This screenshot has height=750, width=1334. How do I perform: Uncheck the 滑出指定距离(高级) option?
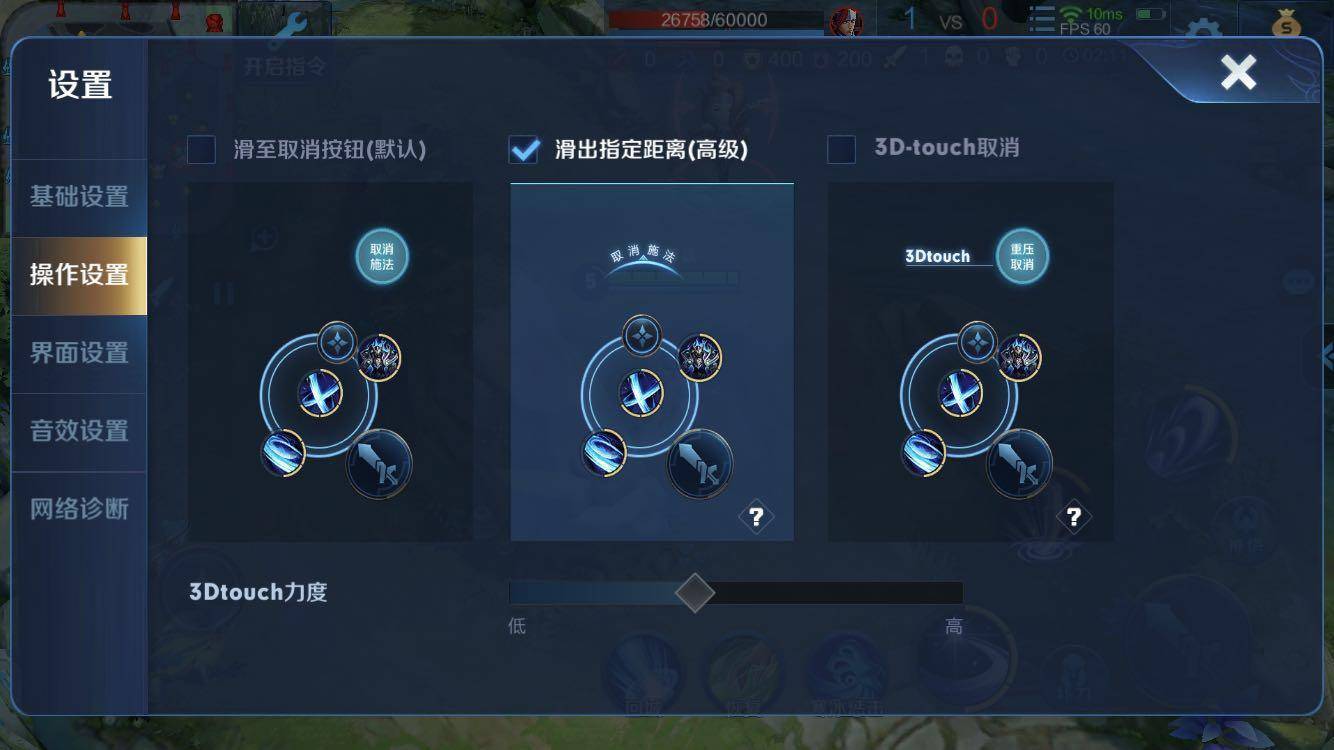pos(523,147)
